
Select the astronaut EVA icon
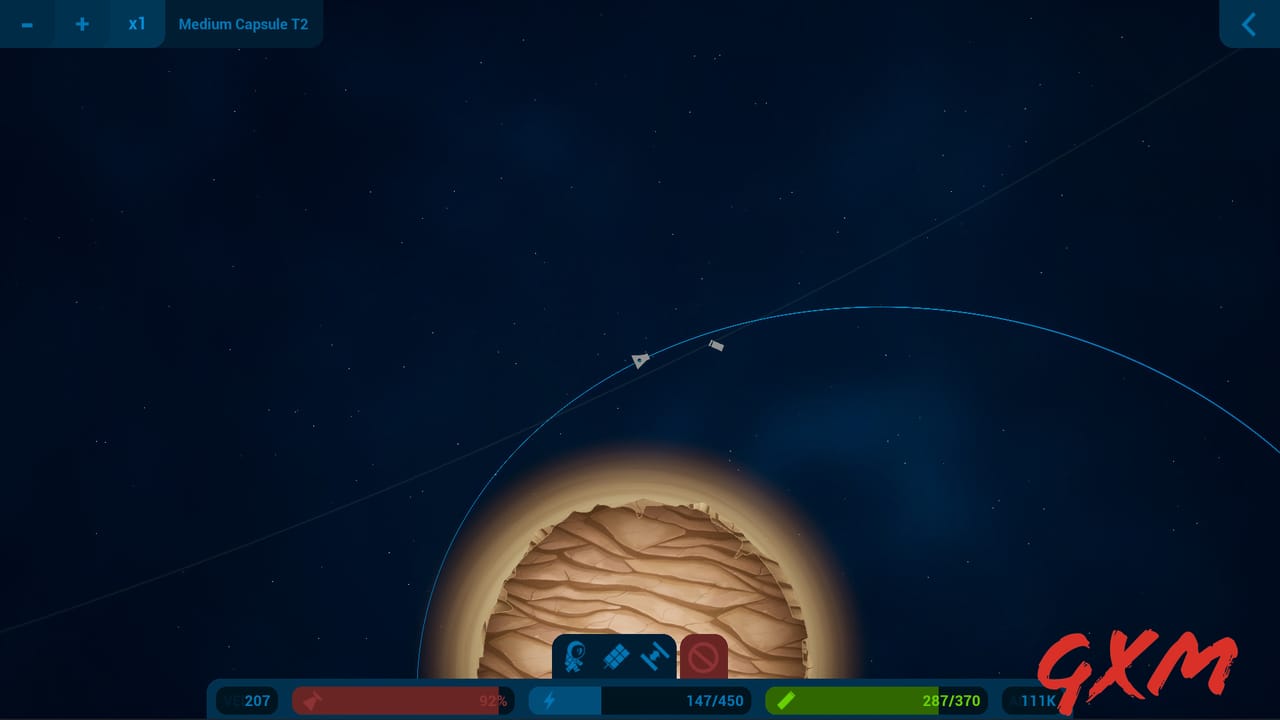coord(572,657)
